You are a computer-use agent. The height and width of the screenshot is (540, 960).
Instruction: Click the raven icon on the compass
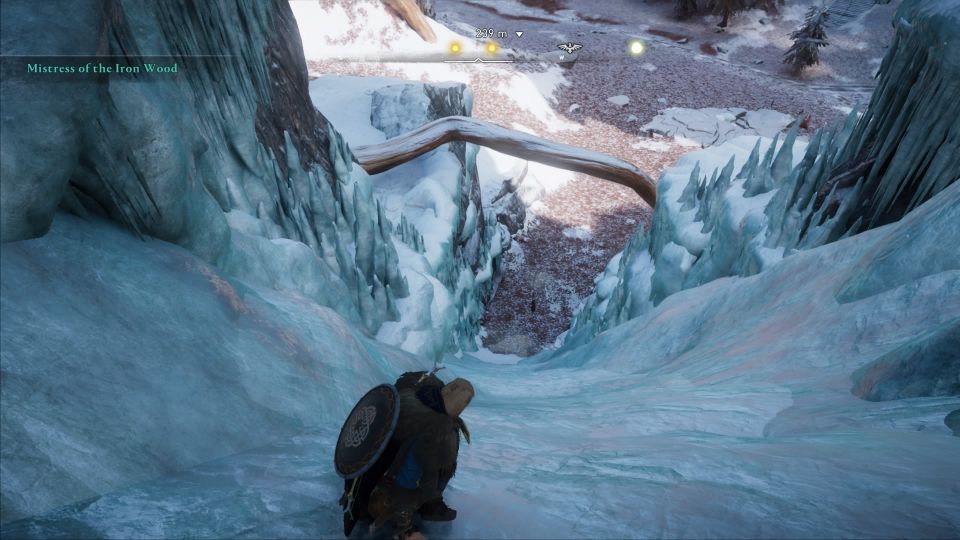pos(569,47)
